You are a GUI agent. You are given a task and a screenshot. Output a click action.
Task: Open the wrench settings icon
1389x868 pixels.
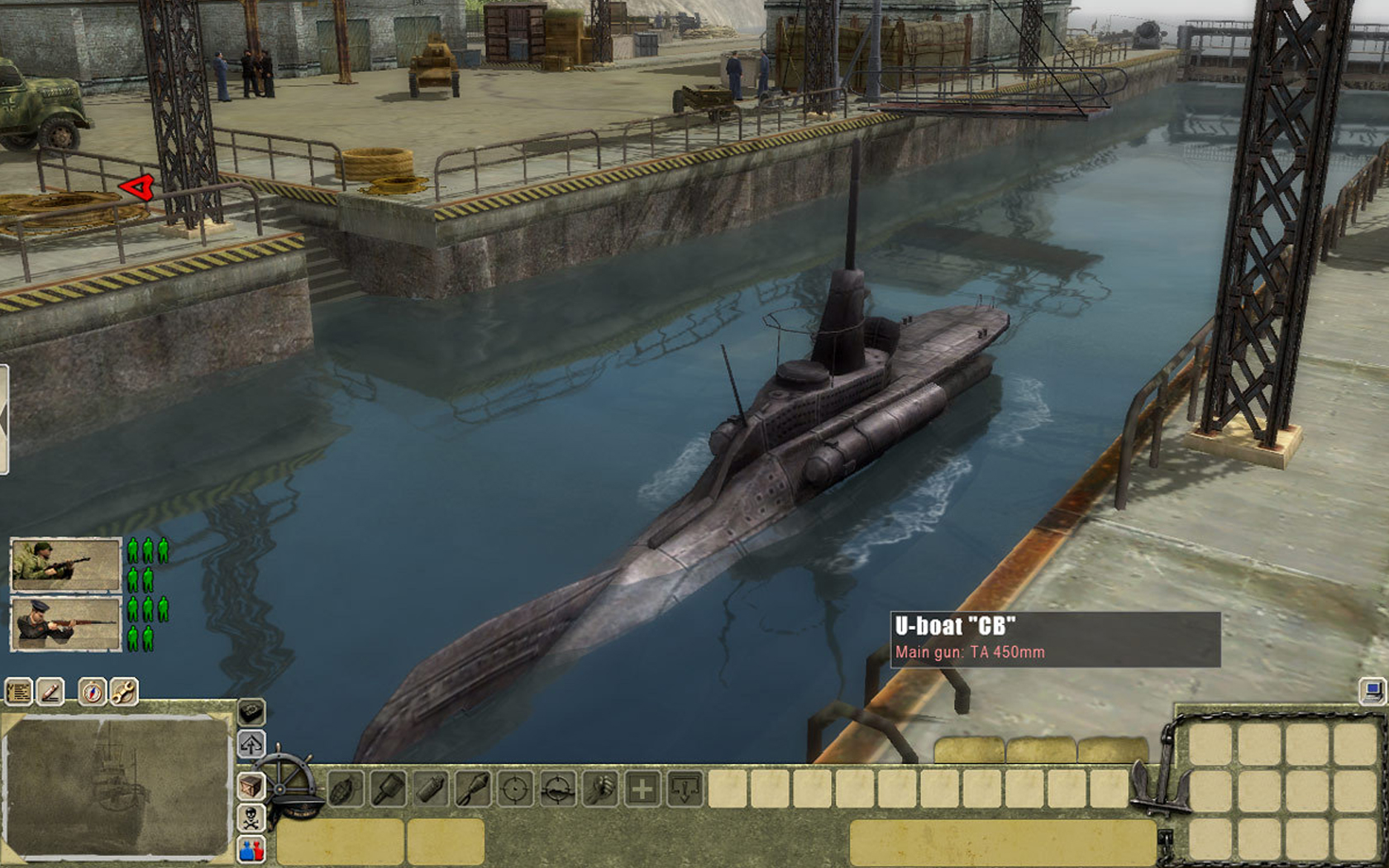point(124,691)
